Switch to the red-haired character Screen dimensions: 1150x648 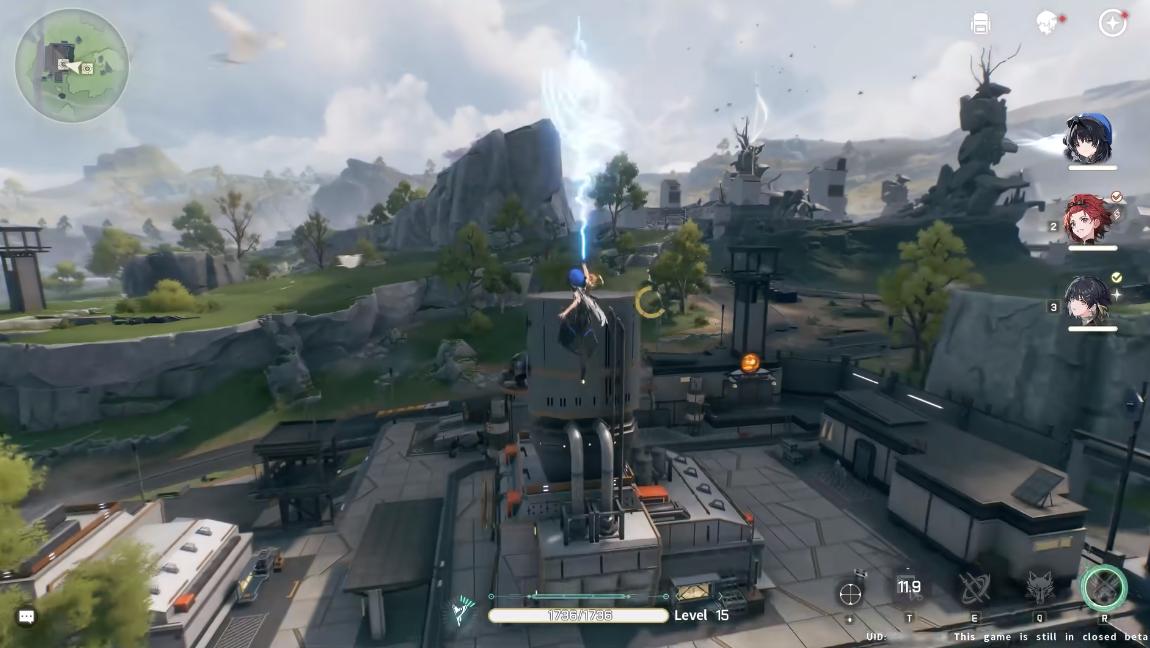pyautogui.click(x=1088, y=220)
